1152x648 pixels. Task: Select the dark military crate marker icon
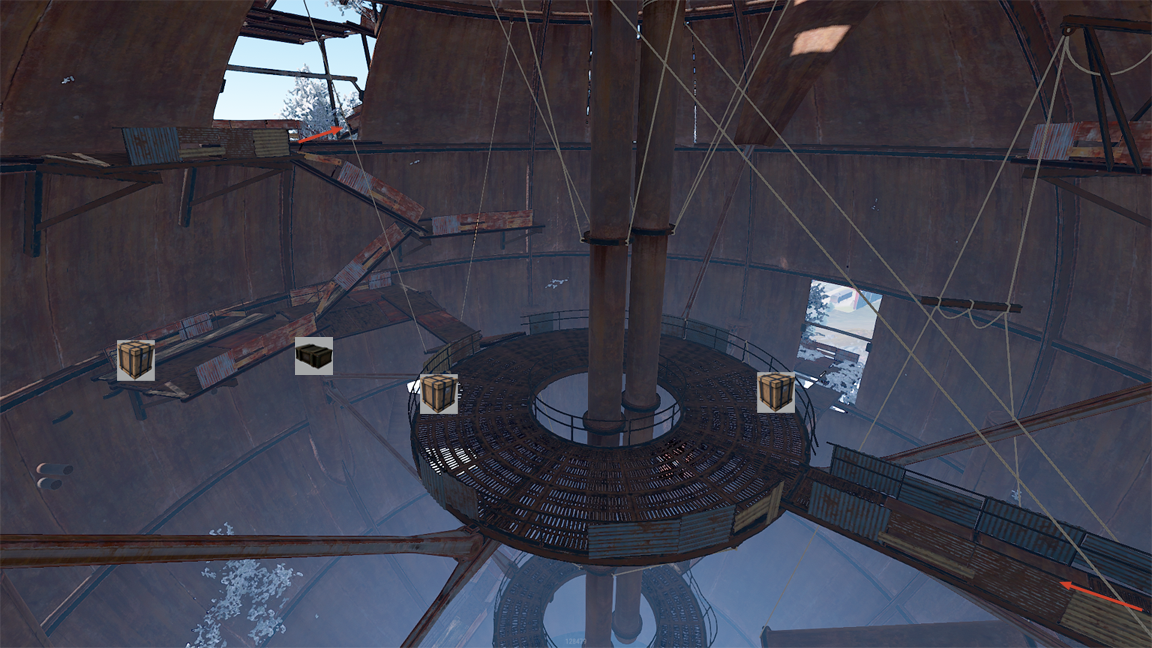coord(314,356)
